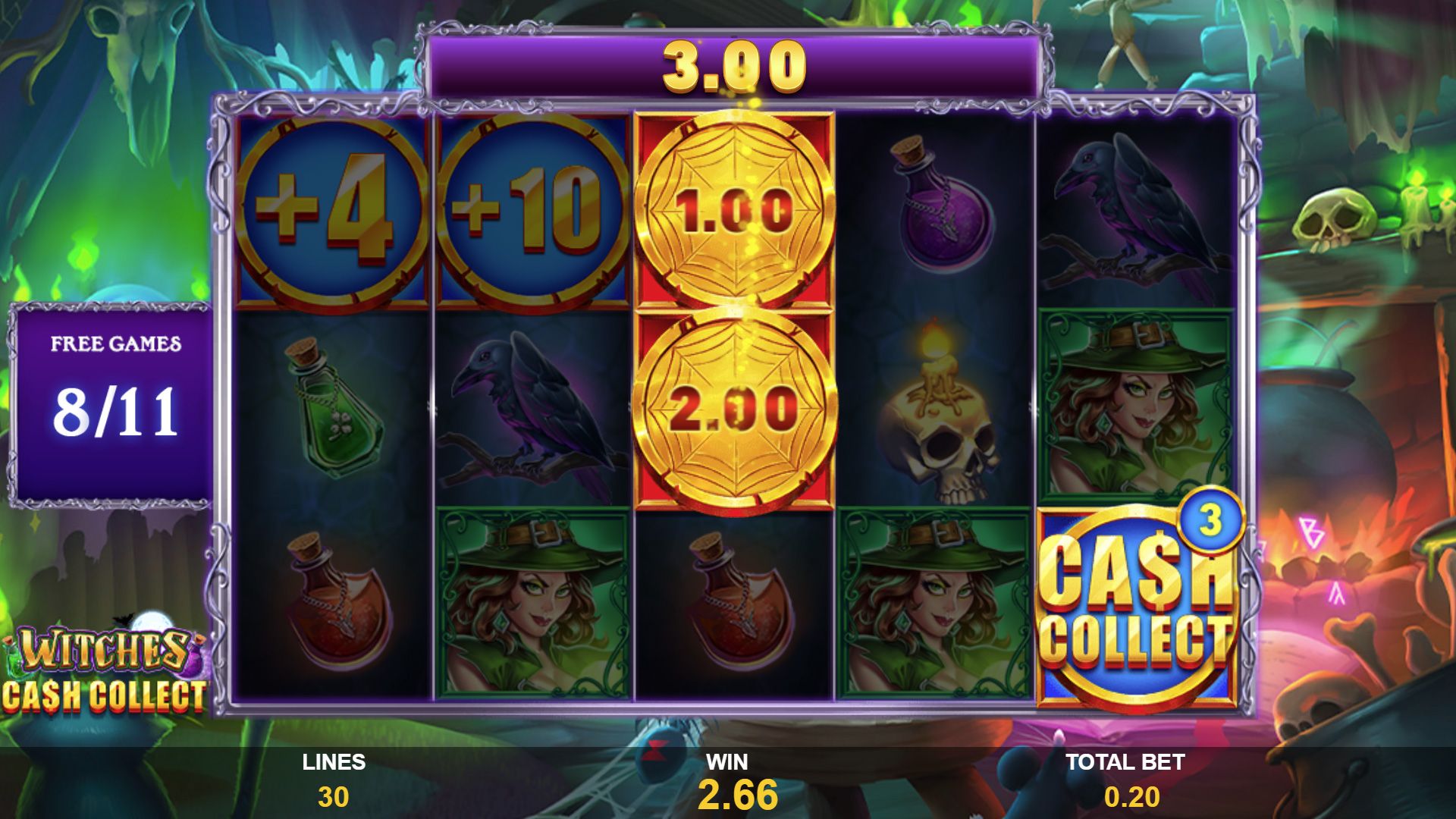Click the Witches Cash Collect game logo
Viewport: 1456px width, 819px height.
click(x=106, y=660)
